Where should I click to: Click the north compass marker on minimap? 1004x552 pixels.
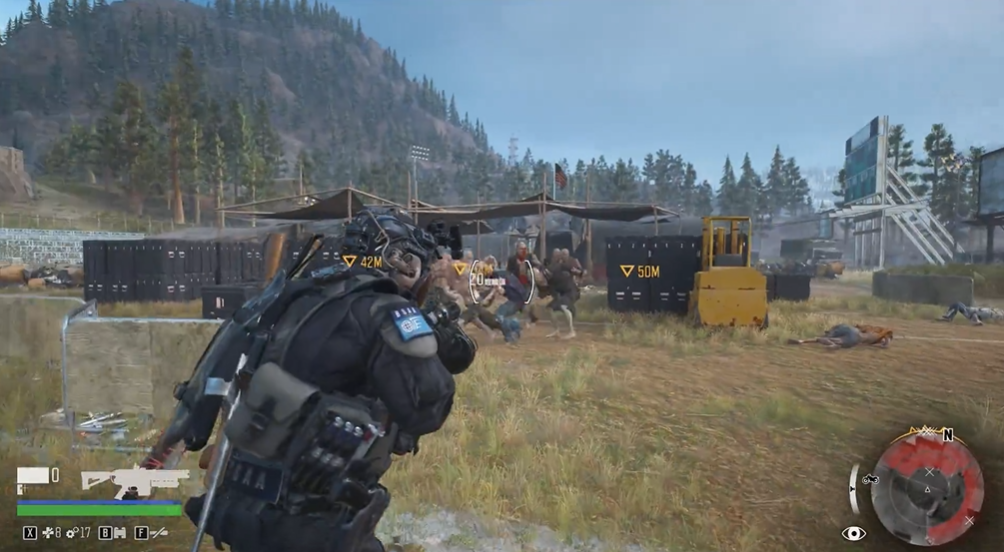point(947,435)
